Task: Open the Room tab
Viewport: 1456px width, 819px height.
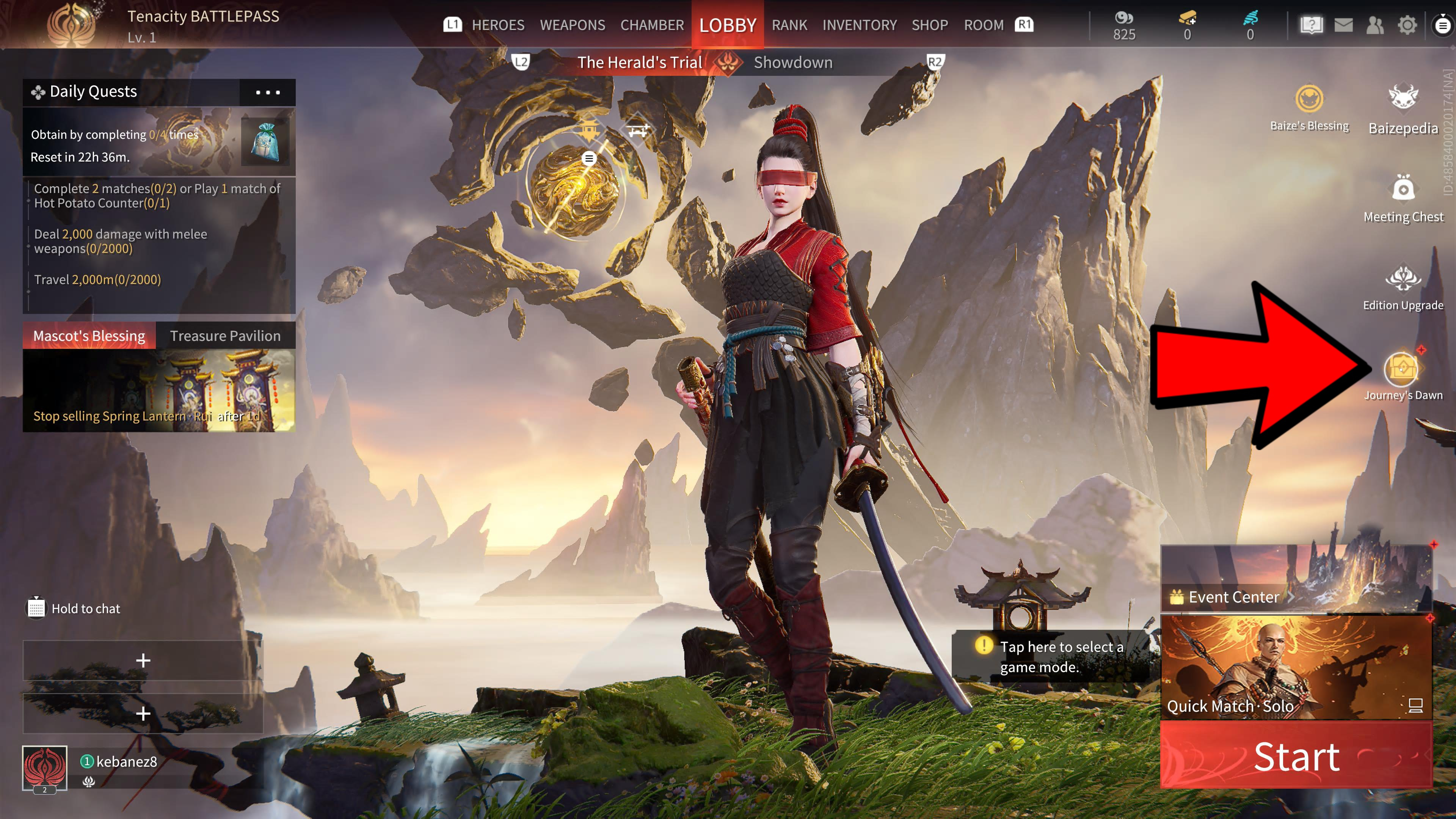Action: [x=984, y=25]
